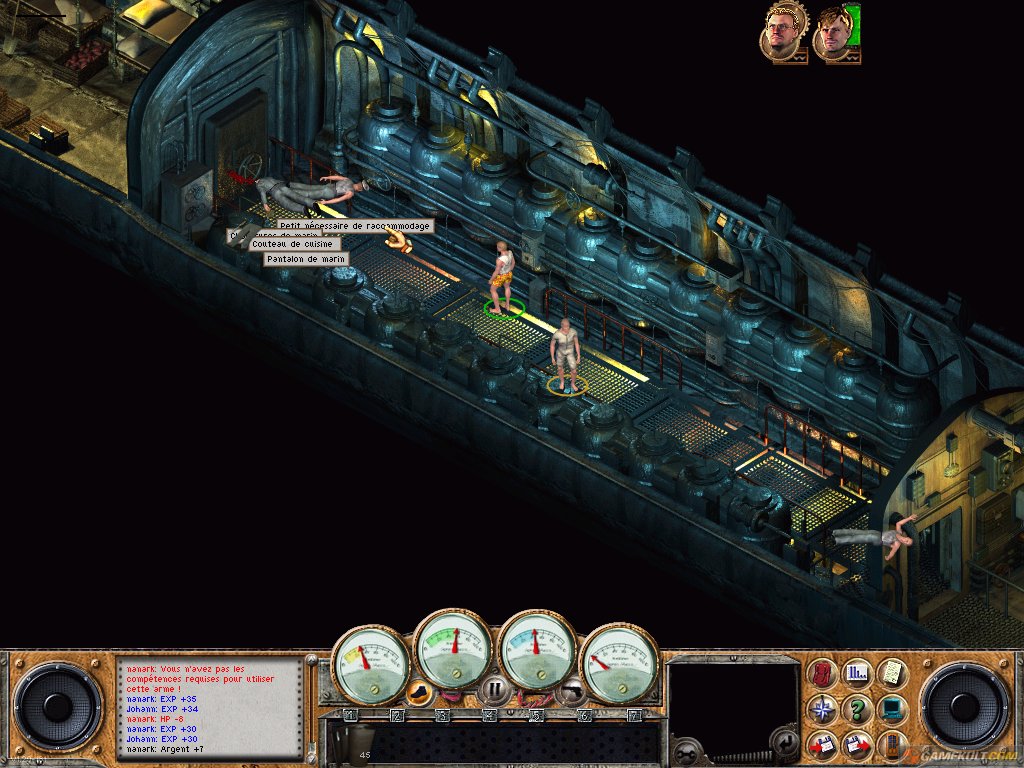The height and width of the screenshot is (768, 1024).
Task: Toggle the sneaking shoe button
Action: (x=421, y=690)
